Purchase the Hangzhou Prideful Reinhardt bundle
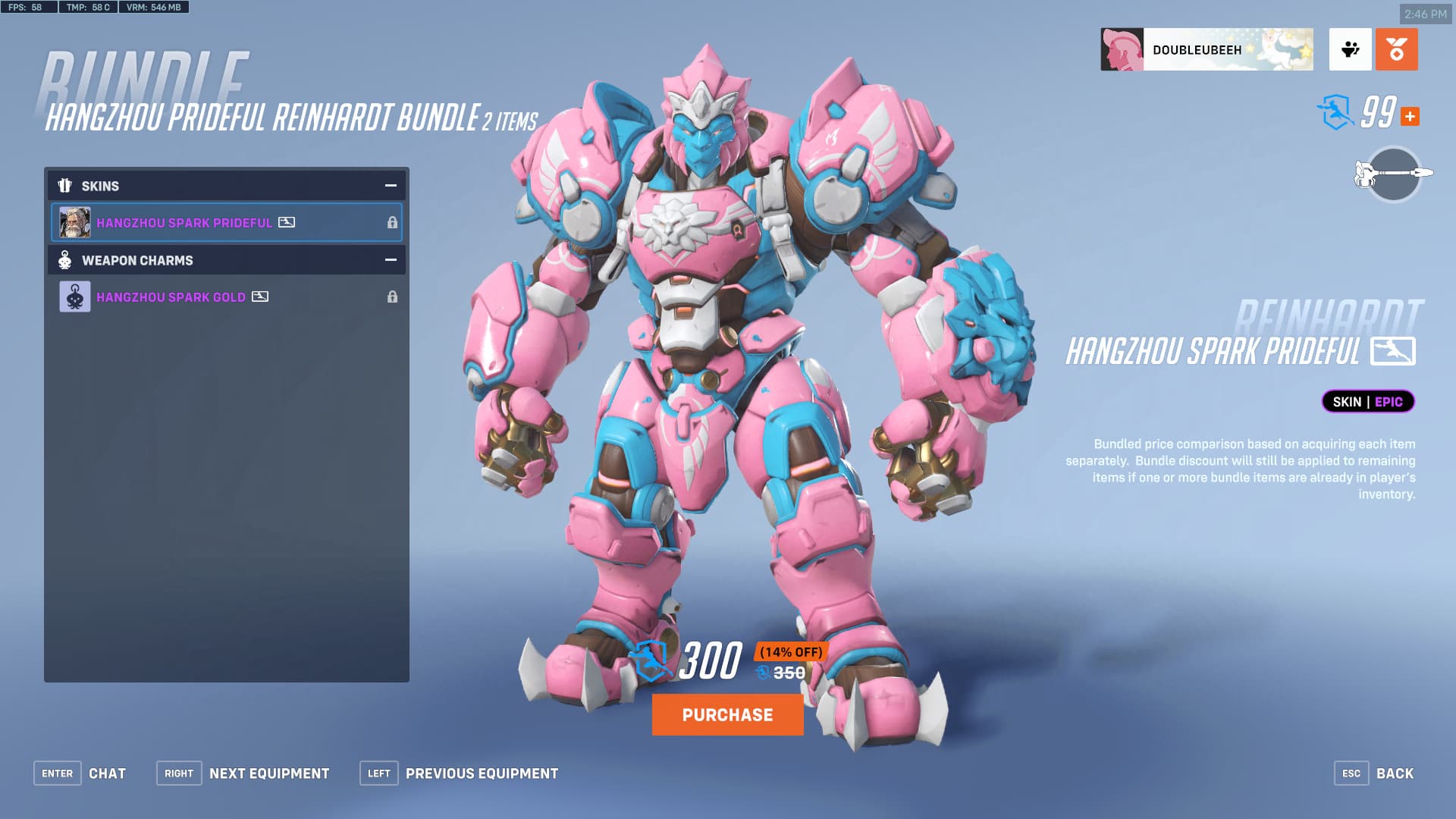 727,714
